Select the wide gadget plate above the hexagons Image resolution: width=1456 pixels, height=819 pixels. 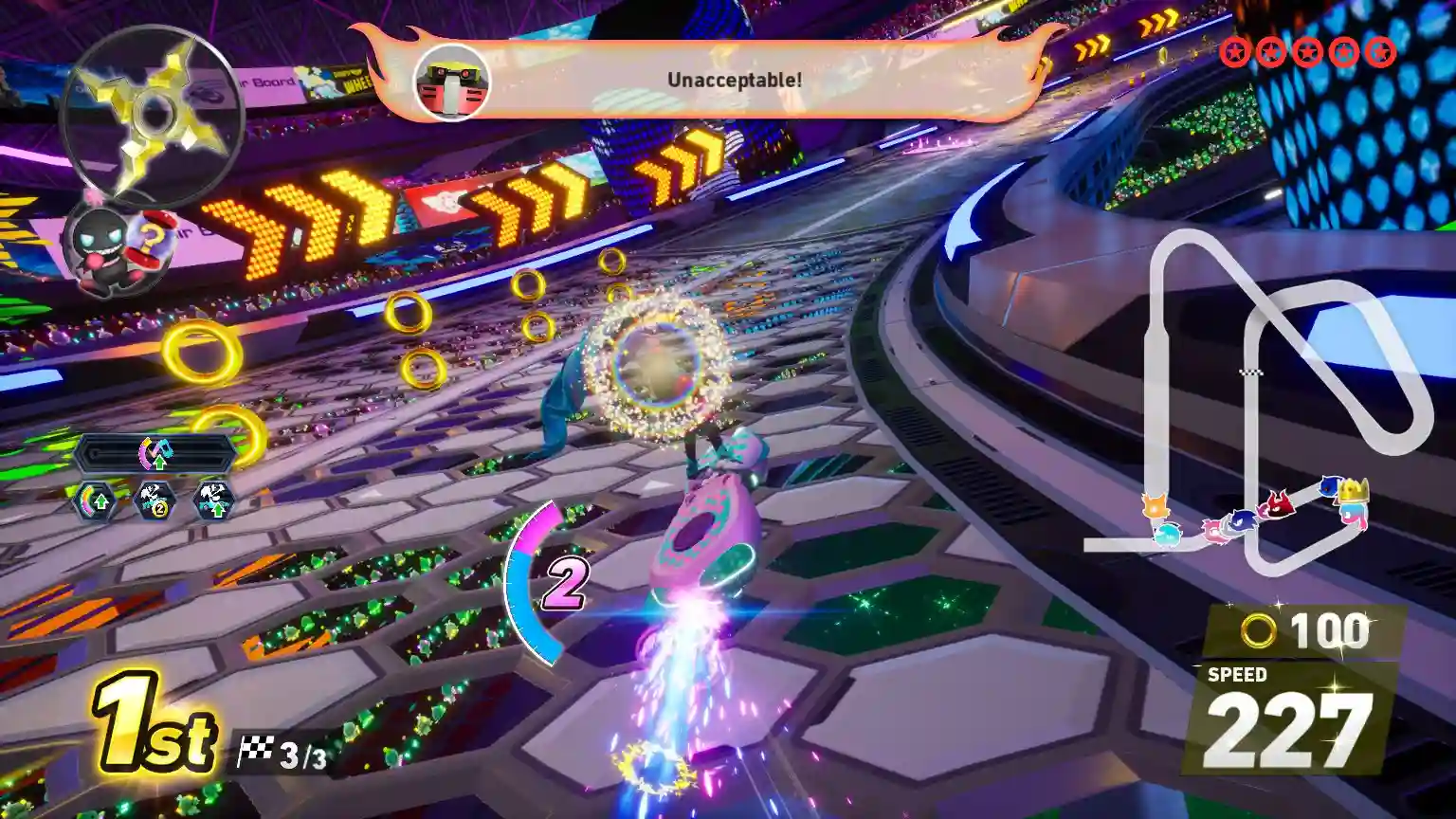click(155, 454)
